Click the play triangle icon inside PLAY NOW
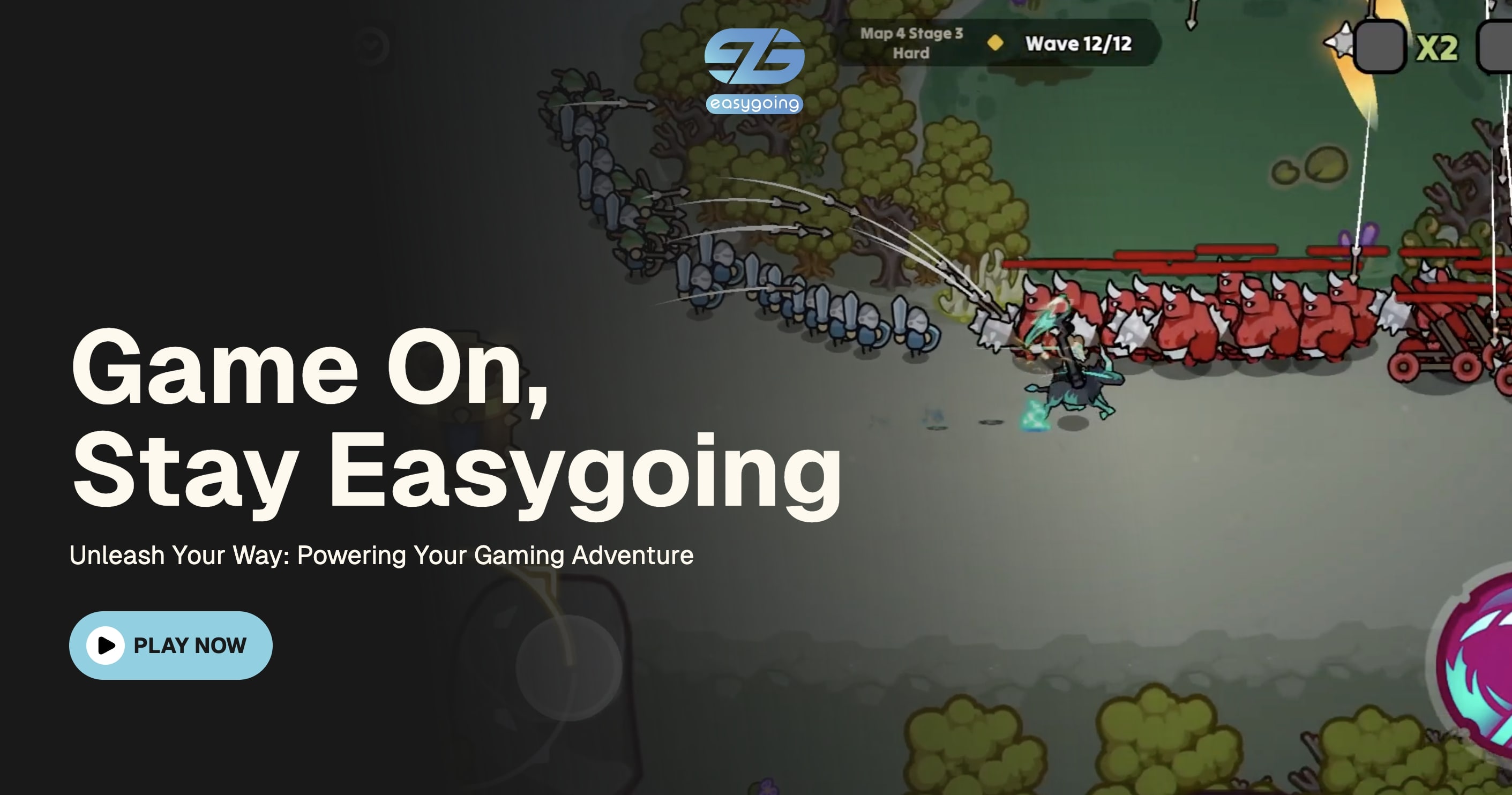Viewport: 1512px width, 795px height. pos(106,646)
